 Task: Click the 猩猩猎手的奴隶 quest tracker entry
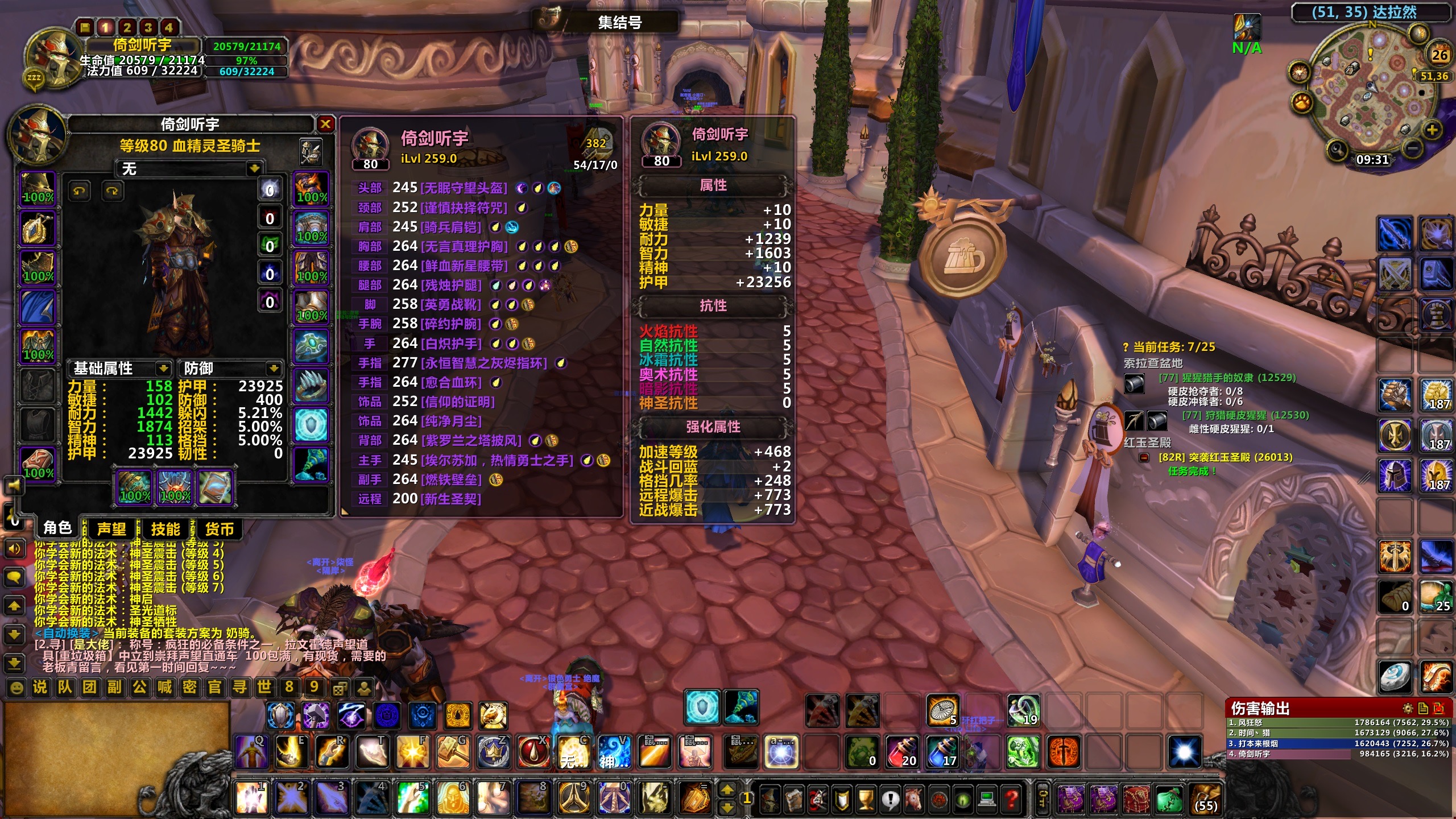click(x=1227, y=378)
